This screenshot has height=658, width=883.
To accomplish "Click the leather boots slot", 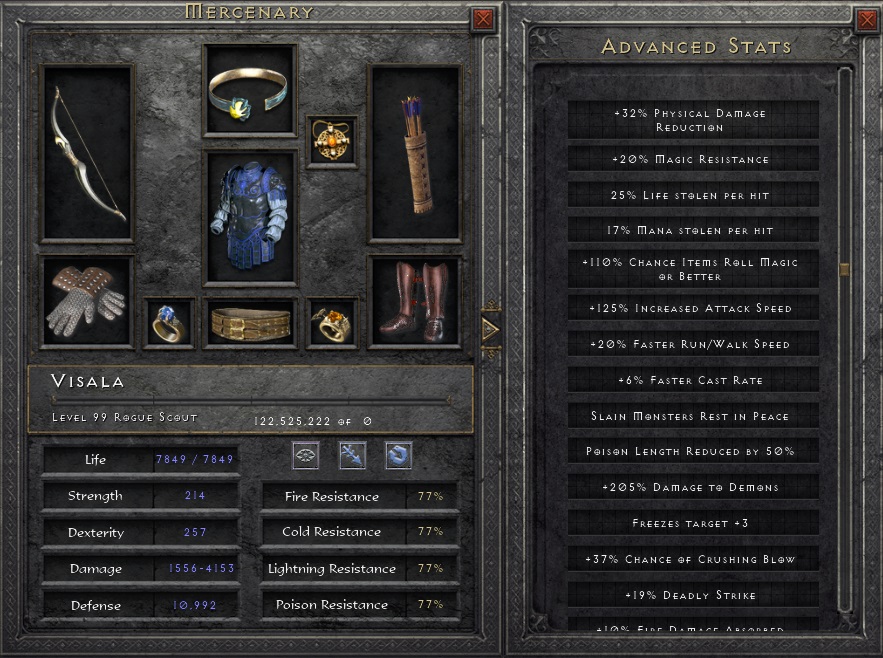I will pyautogui.click(x=415, y=302).
